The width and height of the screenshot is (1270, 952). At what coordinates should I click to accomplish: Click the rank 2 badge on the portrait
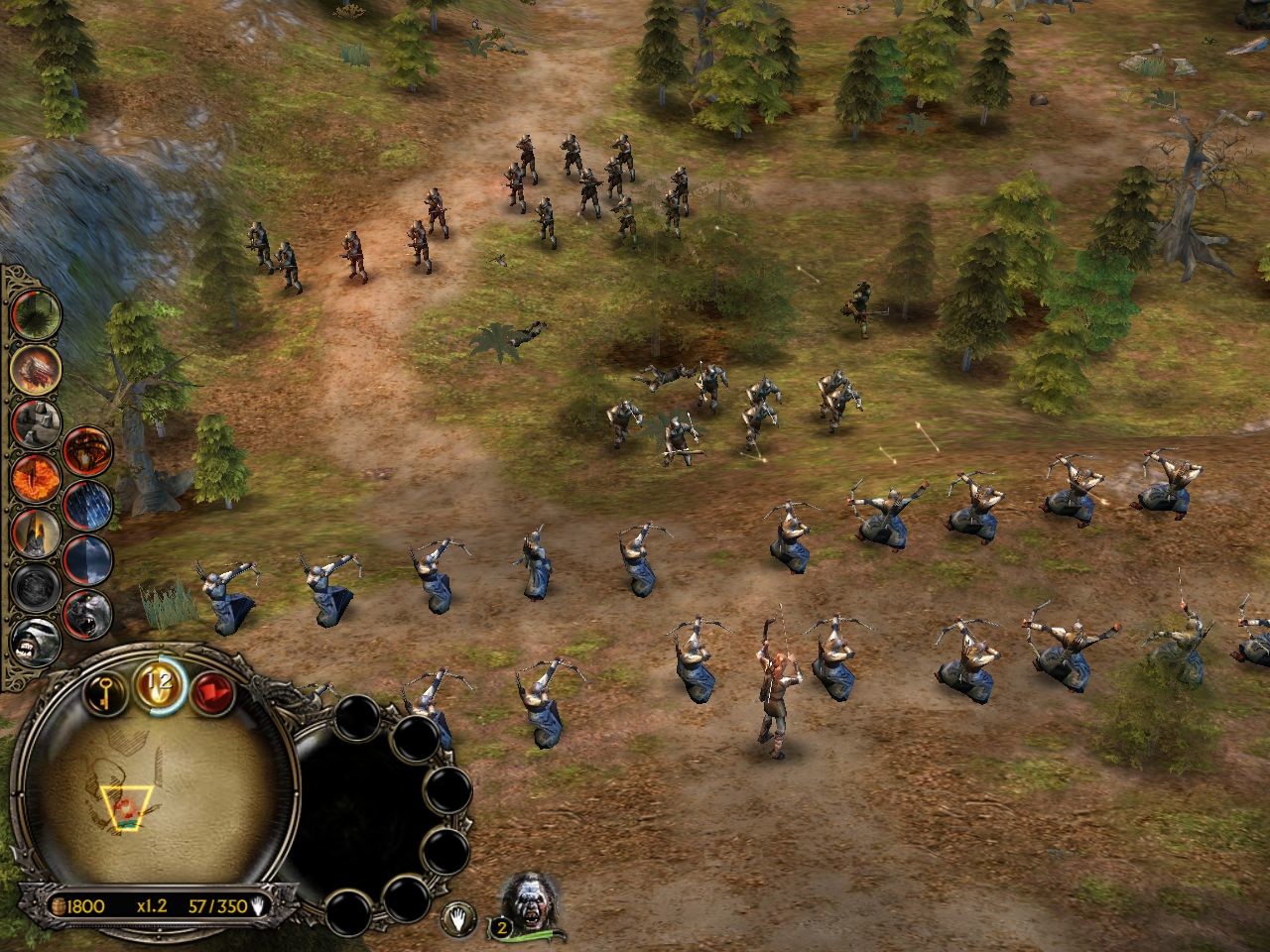tap(501, 926)
